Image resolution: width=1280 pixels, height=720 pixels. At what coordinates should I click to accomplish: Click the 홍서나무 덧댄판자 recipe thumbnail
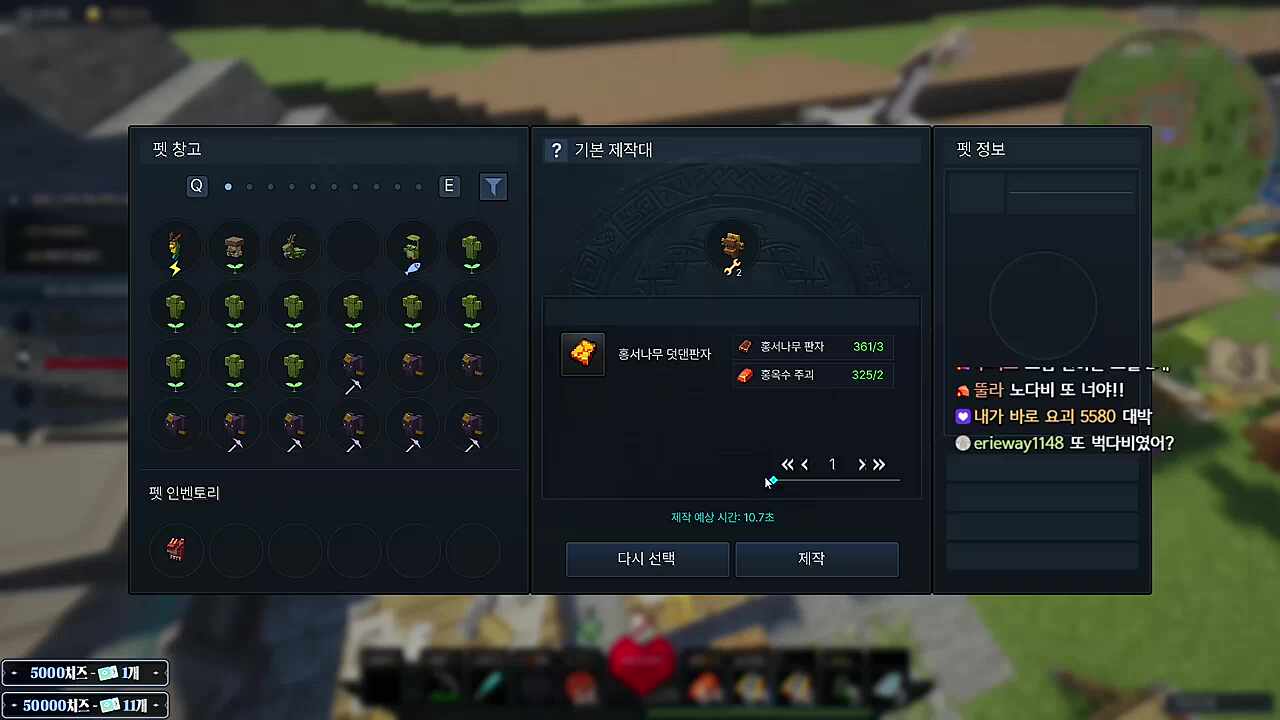tap(583, 353)
